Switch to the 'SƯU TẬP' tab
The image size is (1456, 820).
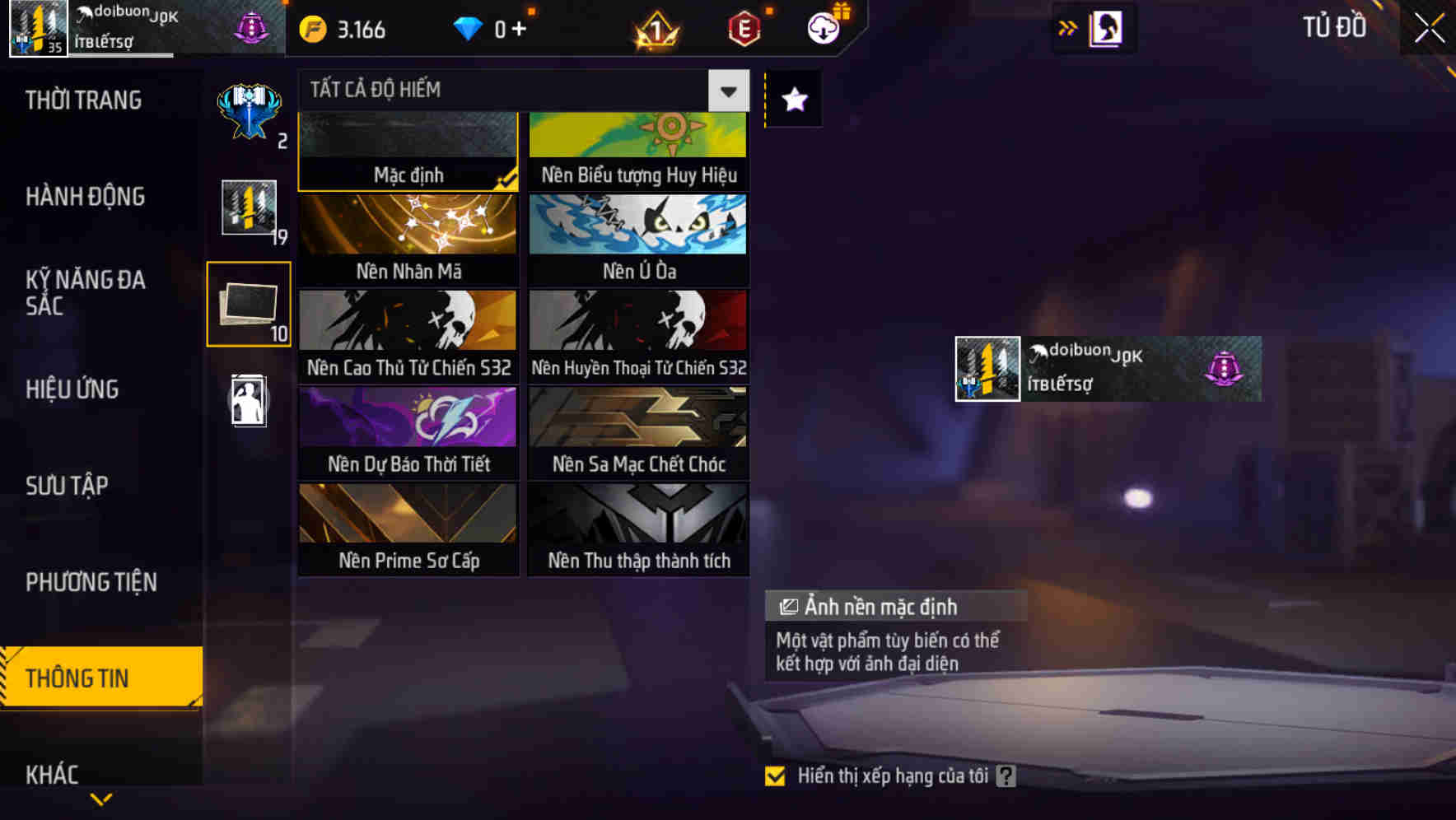pos(69,486)
